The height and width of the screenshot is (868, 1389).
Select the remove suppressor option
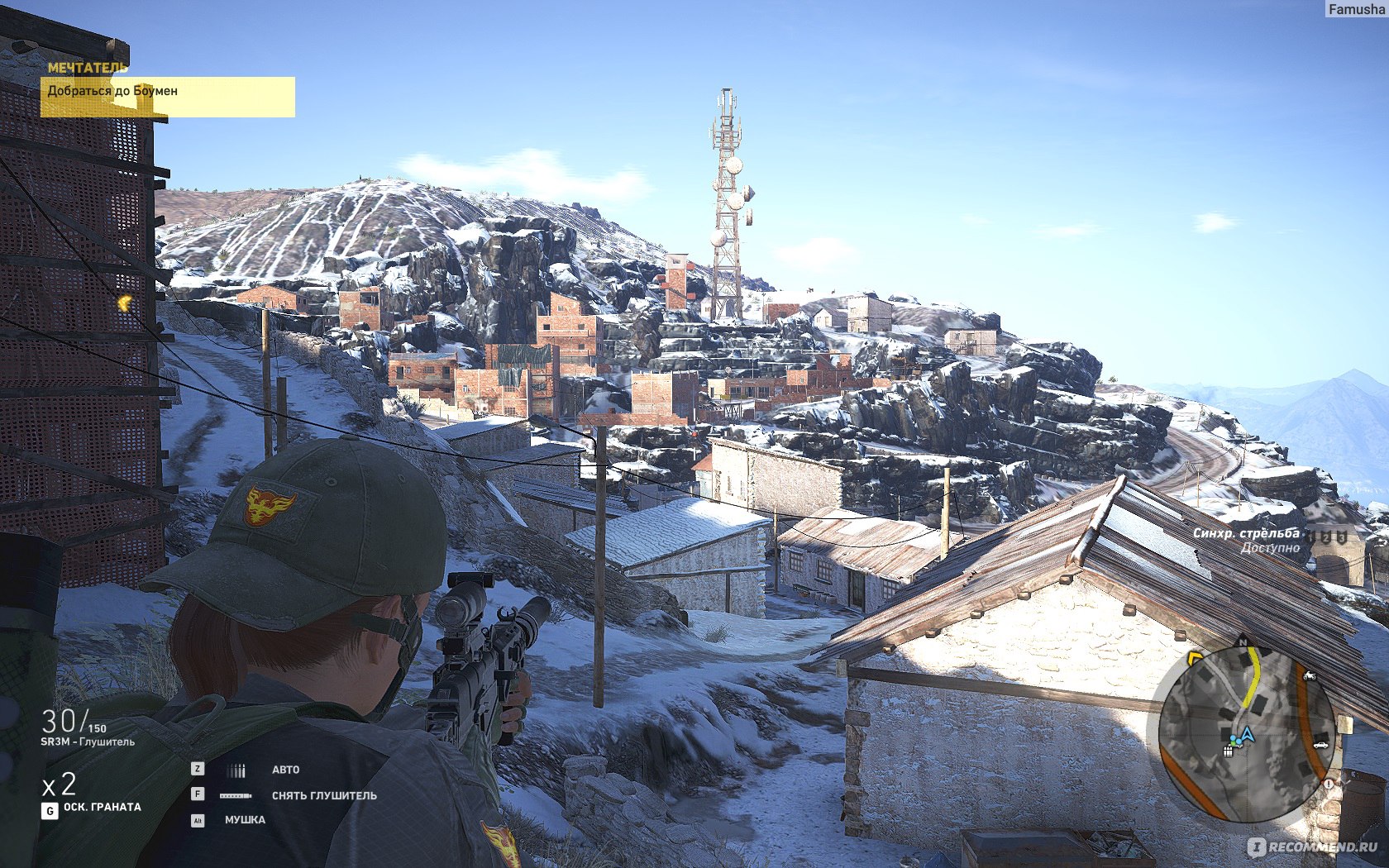point(324,795)
